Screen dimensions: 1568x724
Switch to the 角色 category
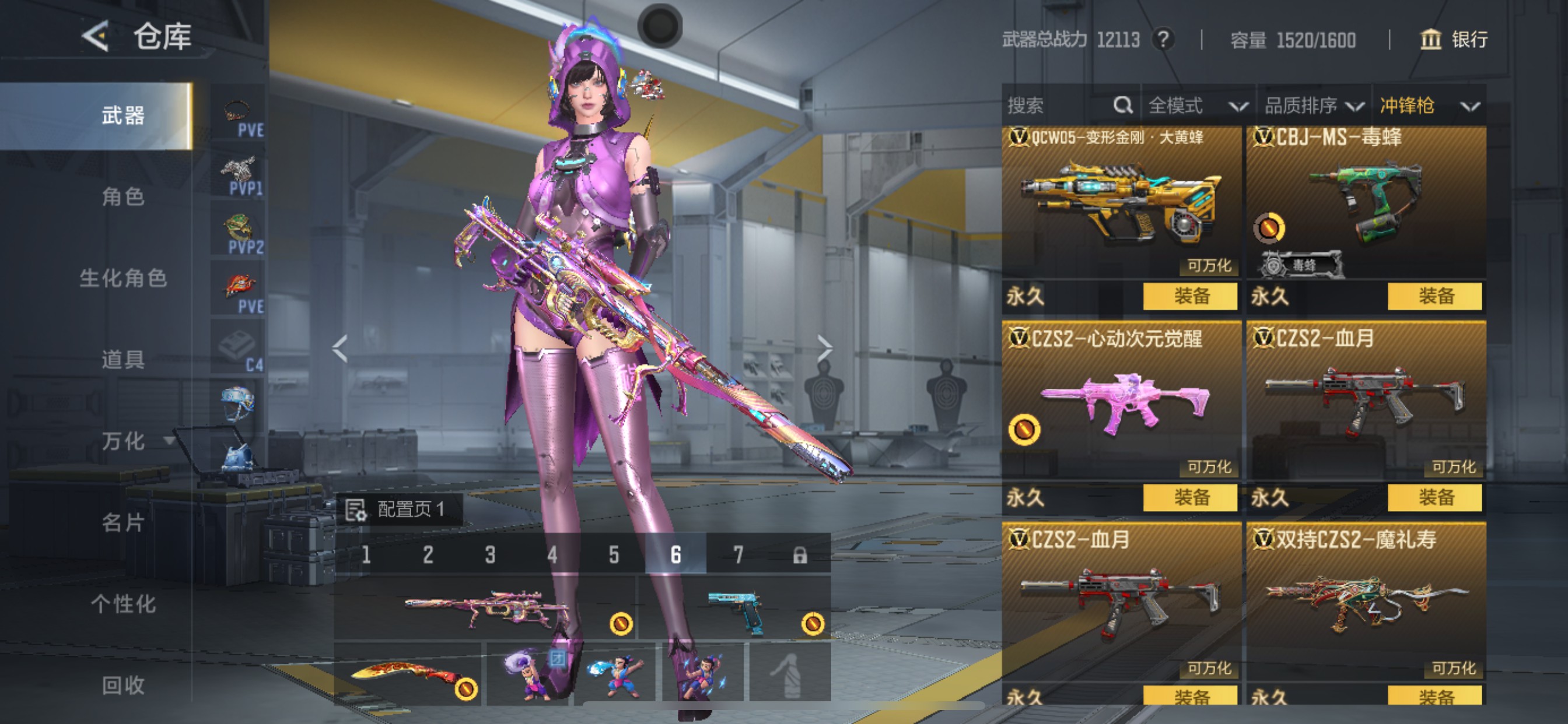pyautogui.click(x=123, y=196)
